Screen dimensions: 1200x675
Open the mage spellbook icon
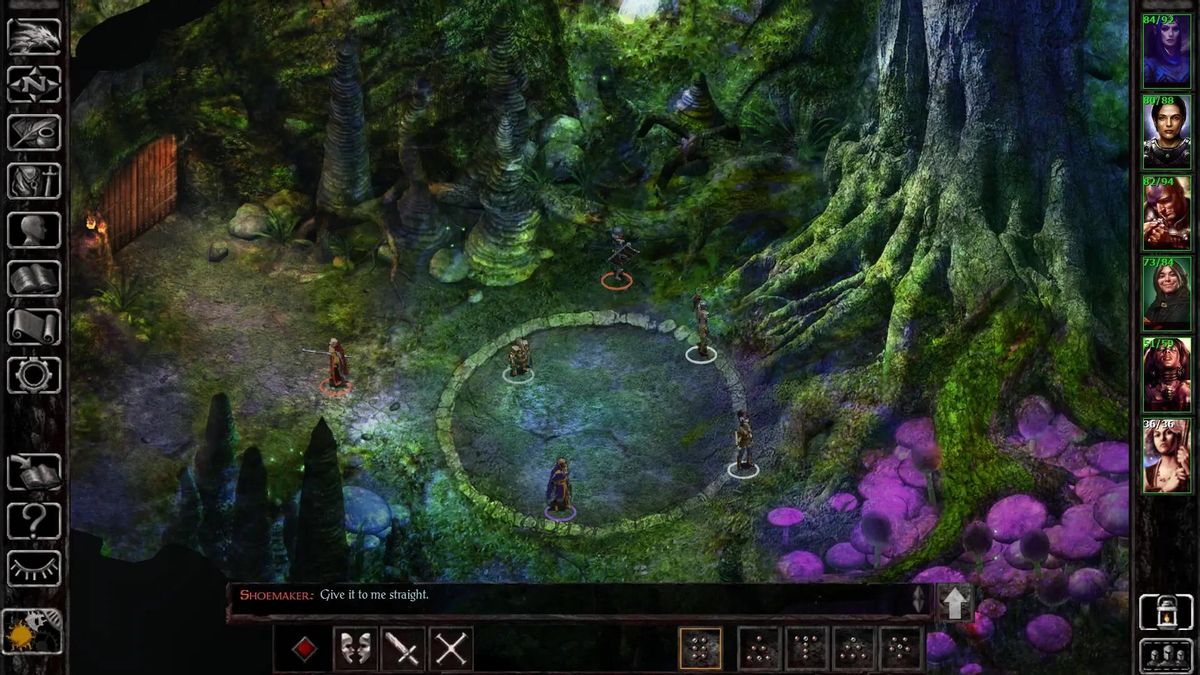pyautogui.click(x=34, y=278)
